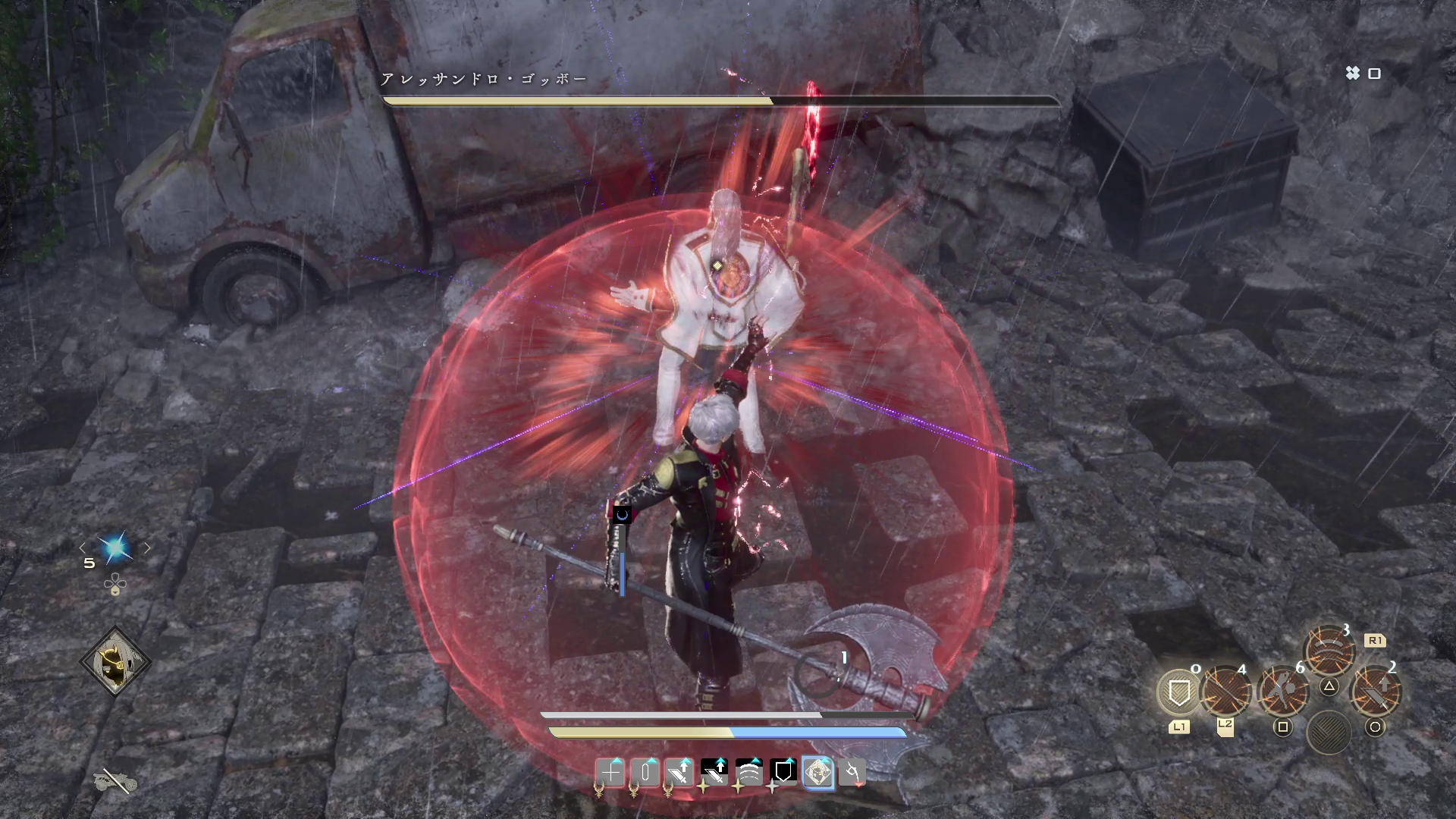Click the masked character portrait diamond
The height and width of the screenshot is (819, 1456).
115,662
